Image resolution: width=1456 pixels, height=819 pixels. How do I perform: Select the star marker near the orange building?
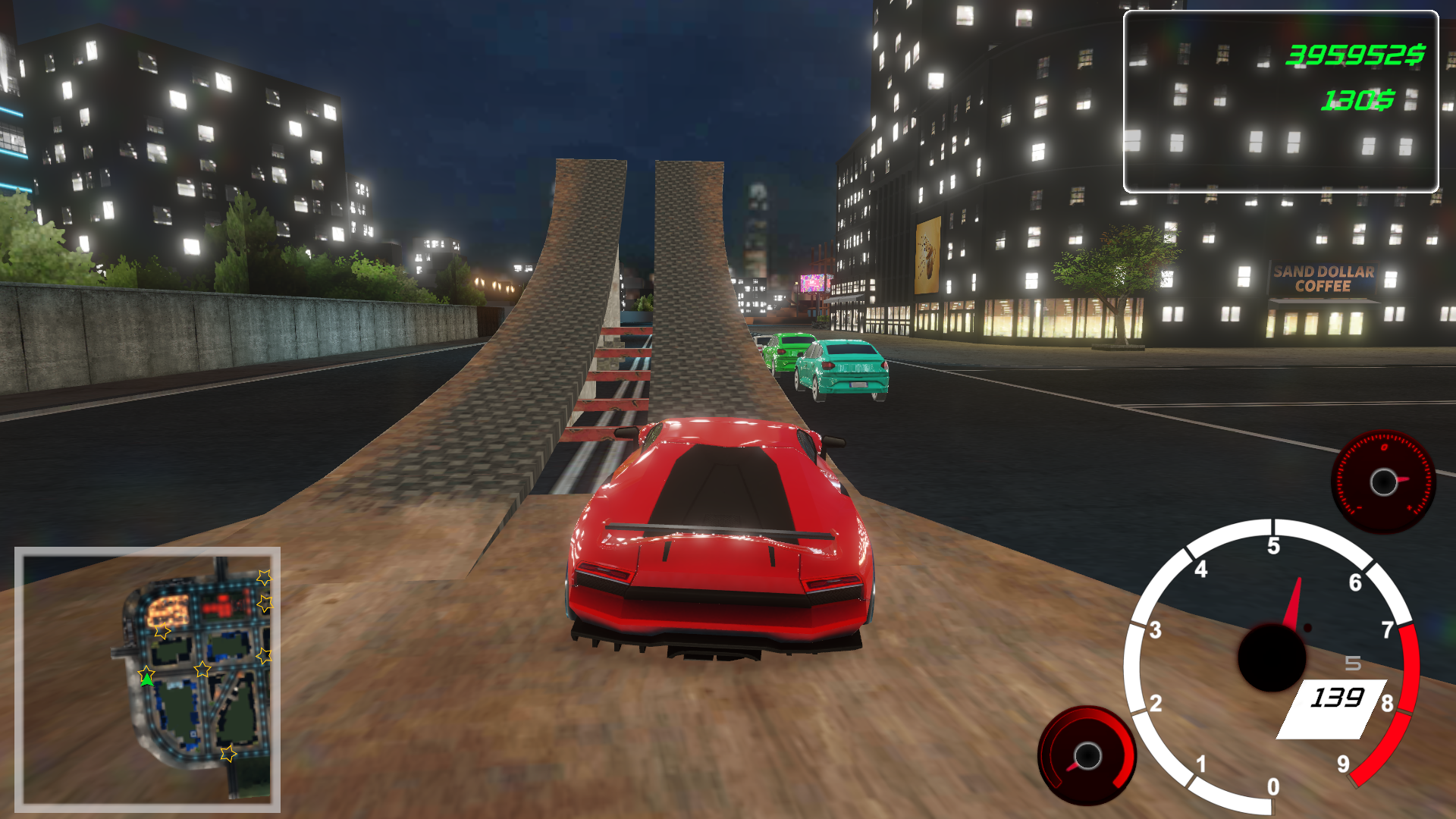tap(162, 631)
